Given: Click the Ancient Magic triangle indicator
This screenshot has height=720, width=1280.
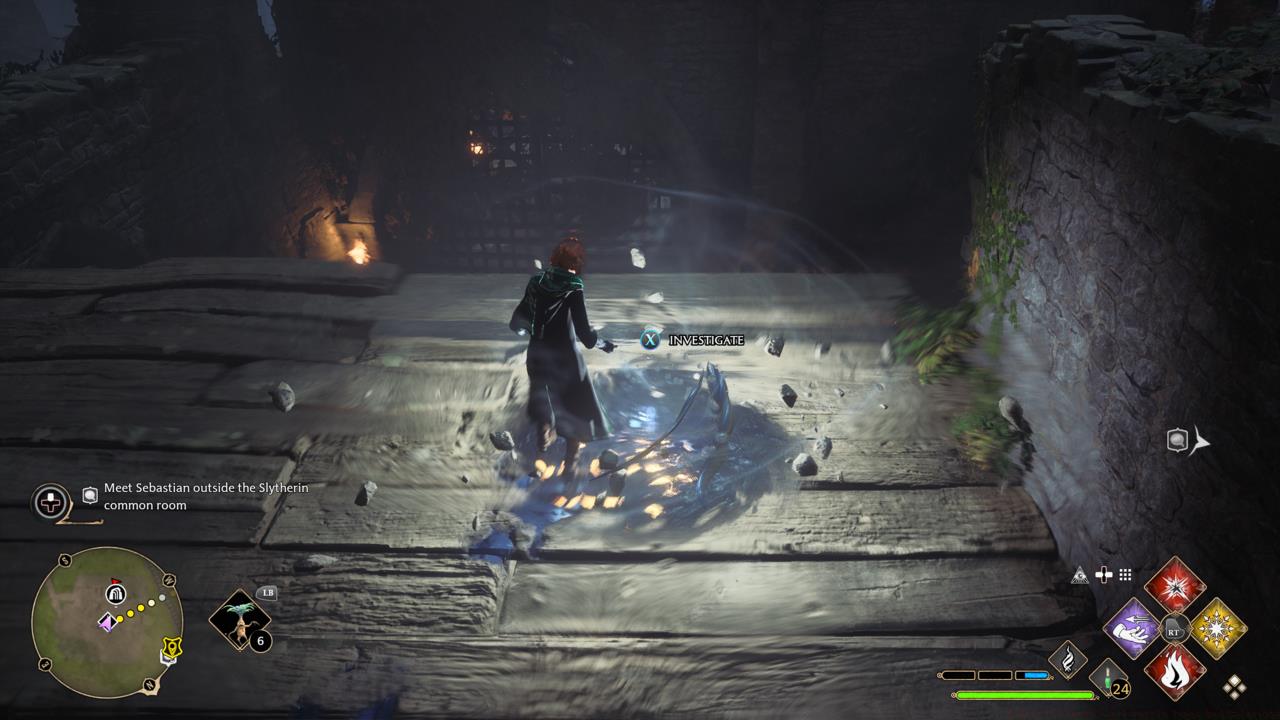Looking at the screenshot, I should (x=1081, y=575).
